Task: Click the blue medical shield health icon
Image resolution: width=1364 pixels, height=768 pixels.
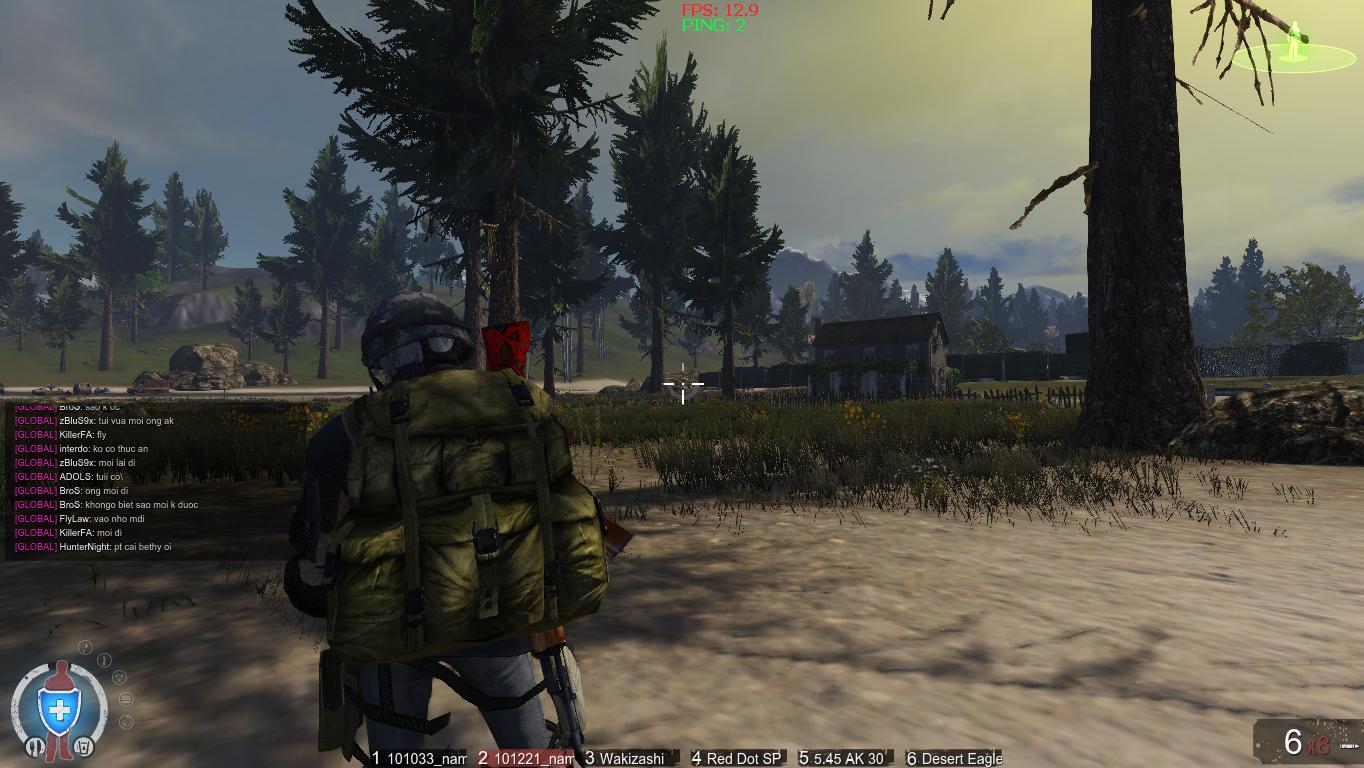Action: pyautogui.click(x=58, y=708)
